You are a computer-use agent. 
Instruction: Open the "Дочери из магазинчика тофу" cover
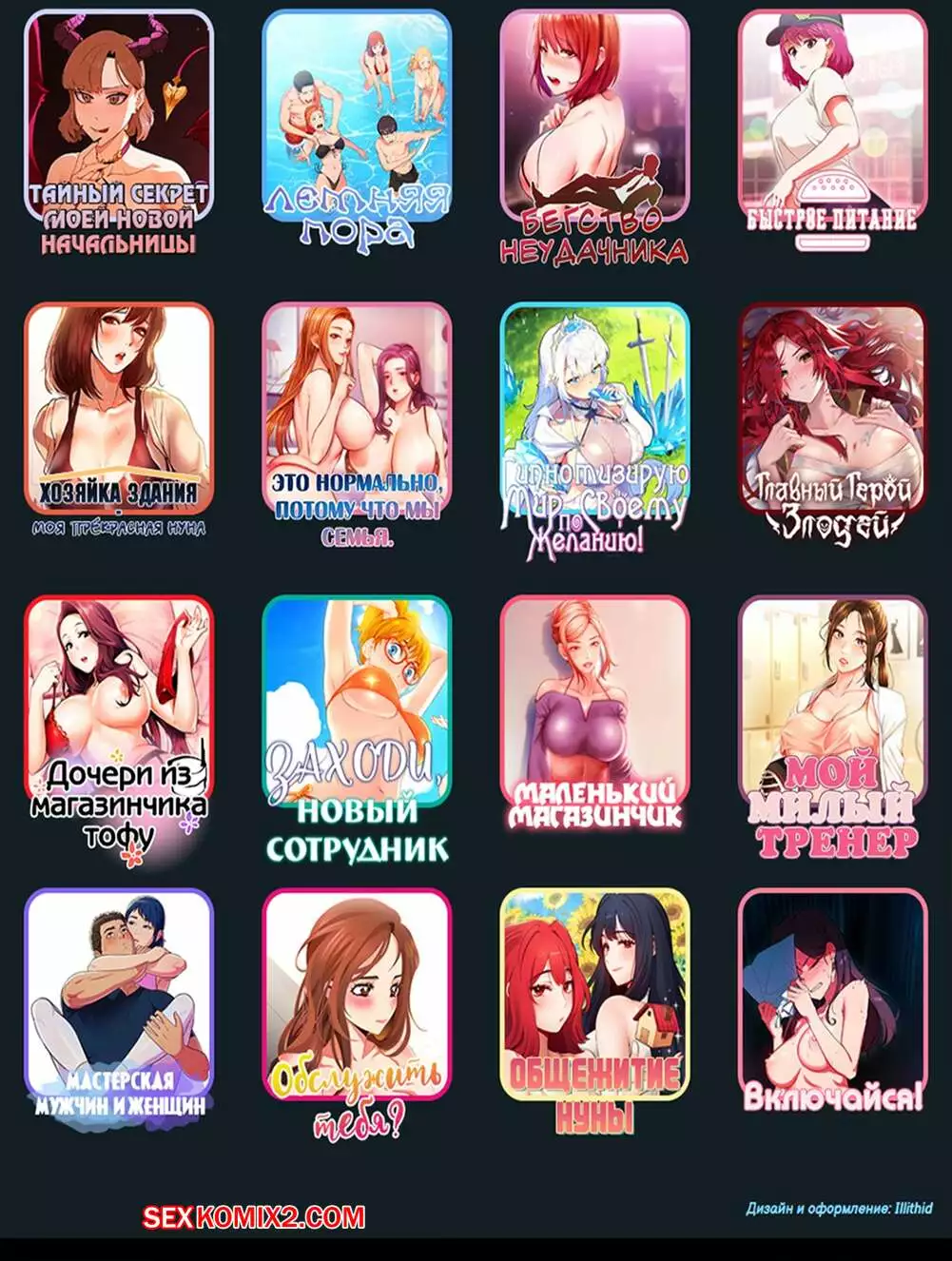pos(119,704)
